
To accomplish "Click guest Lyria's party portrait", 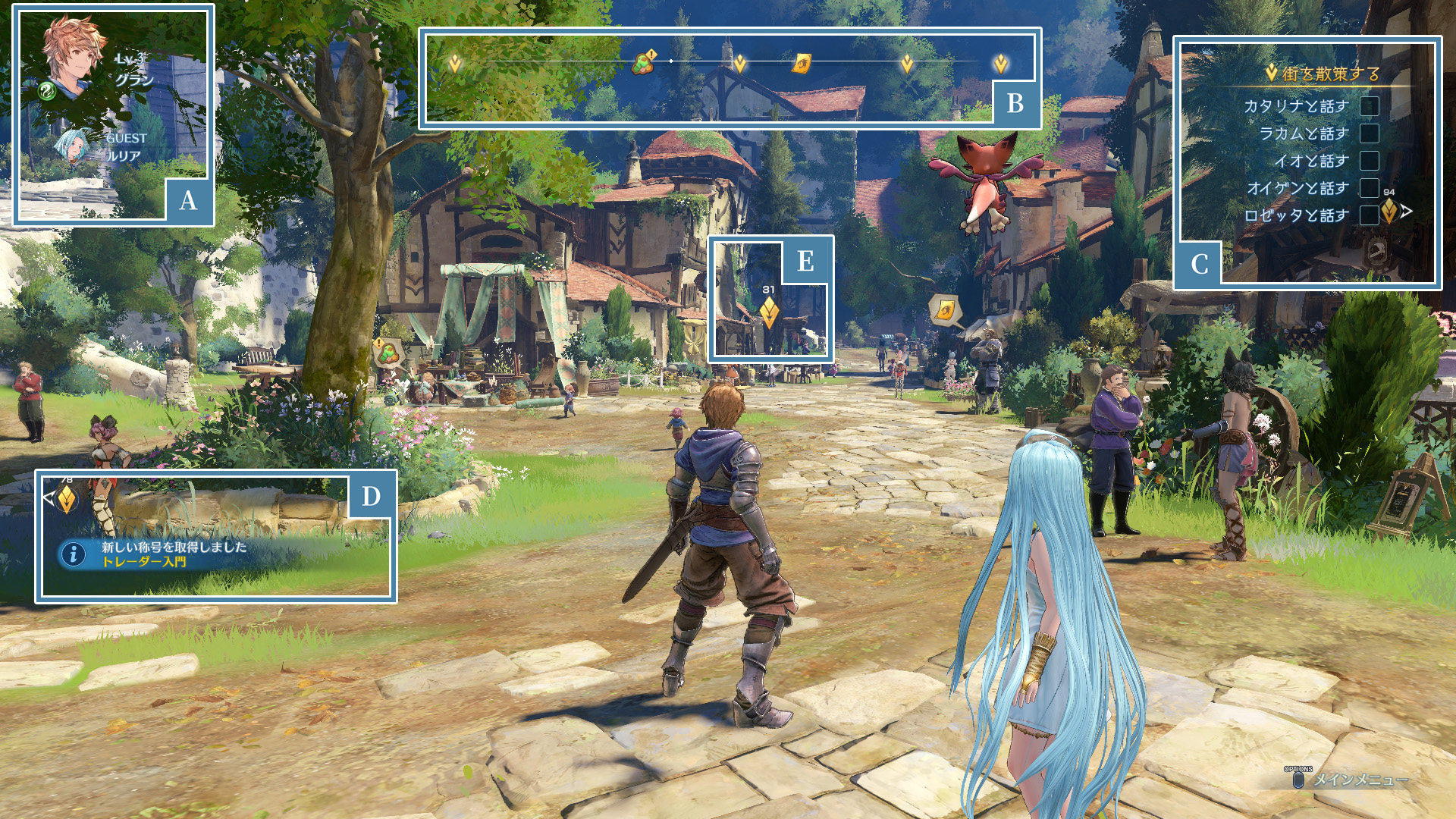I will pos(74,146).
